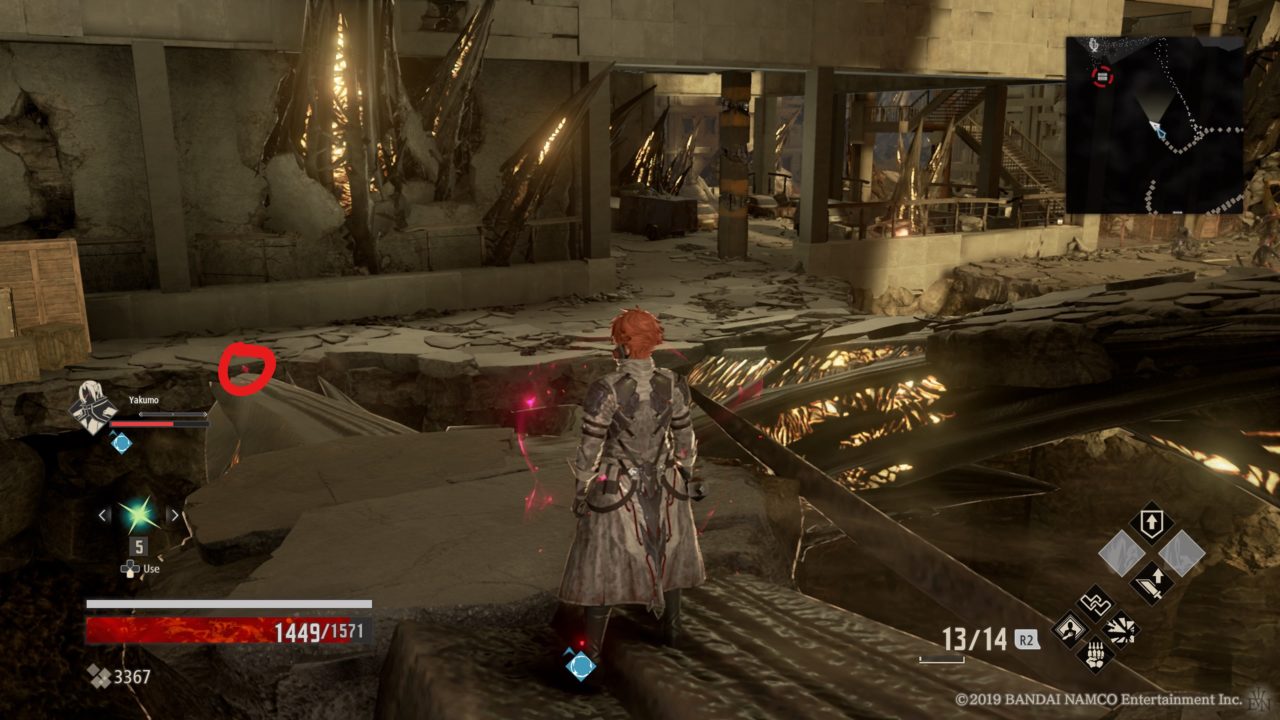Viewport: 1280px width, 720px height.
Task: Select the skeletal hand gift icon
Action: (x=1096, y=655)
